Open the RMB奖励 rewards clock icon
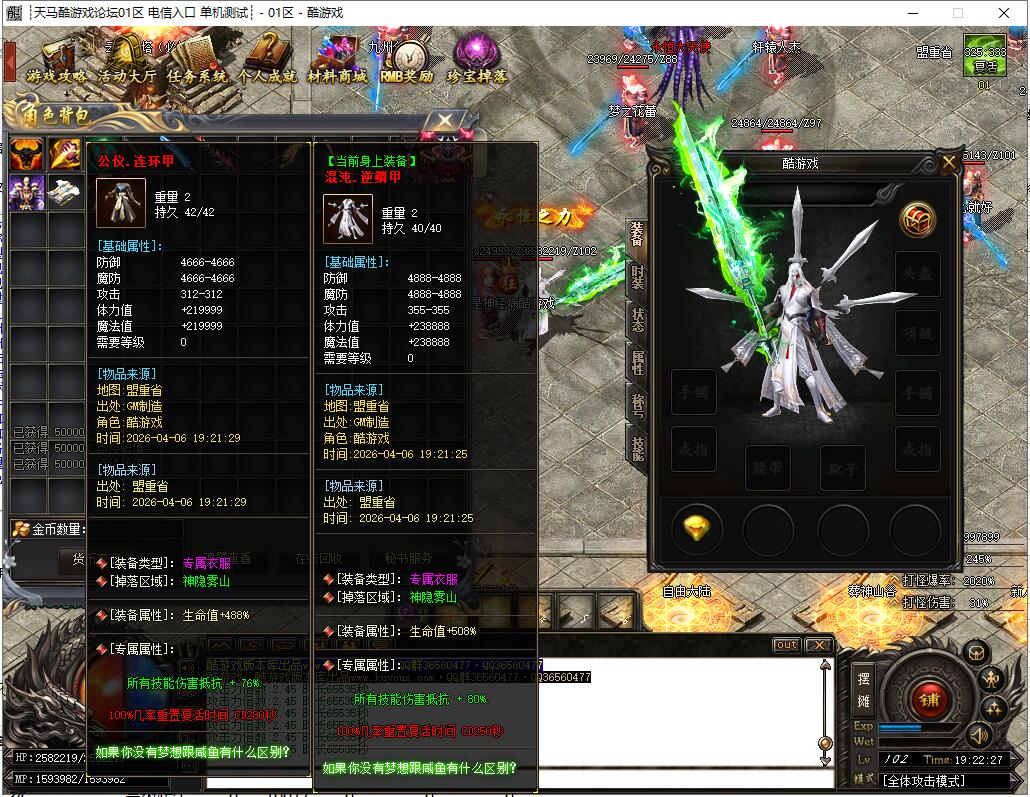Image resolution: width=1030 pixels, height=797 pixels. pos(406,60)
